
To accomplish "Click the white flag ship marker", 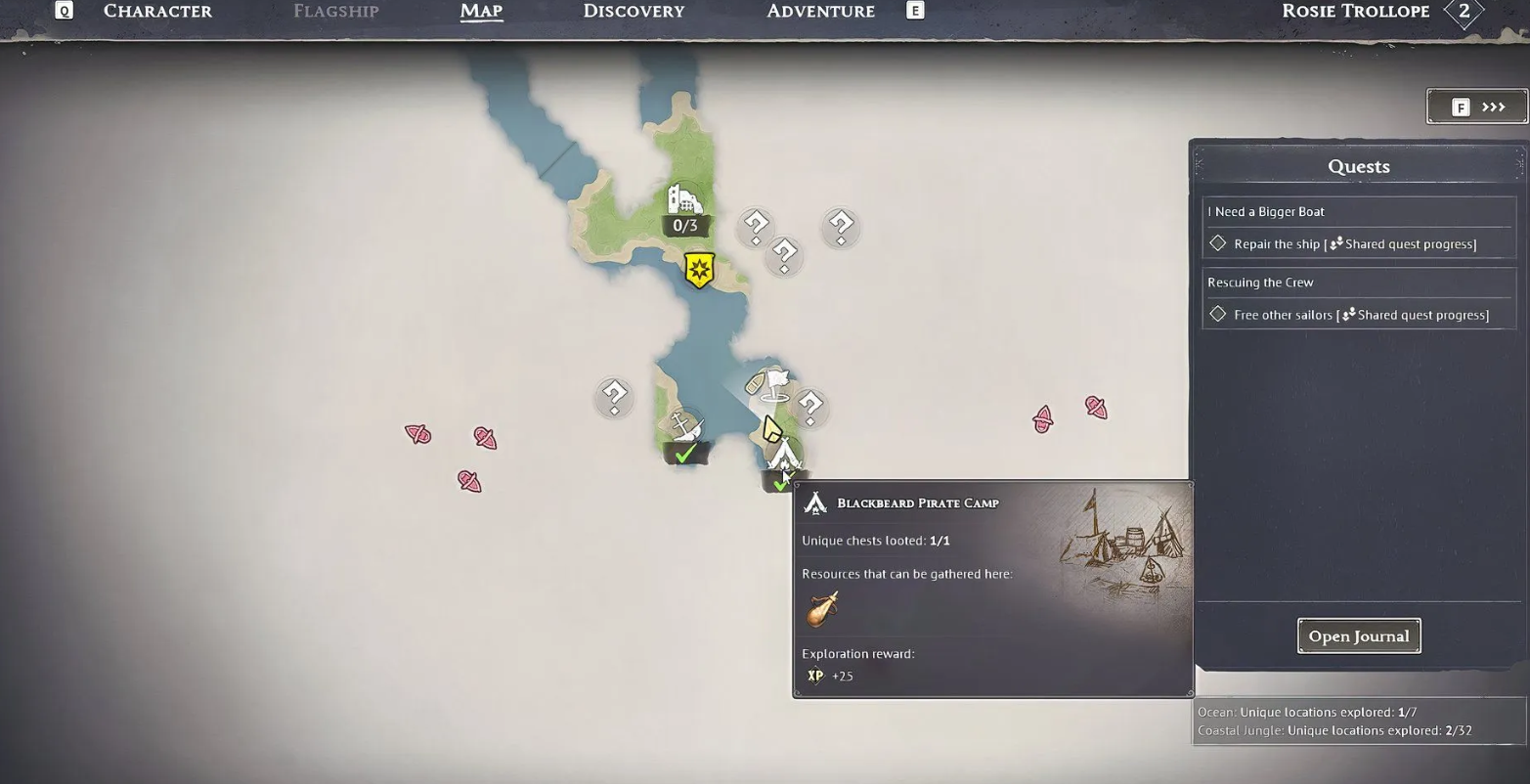I will [776, 383].
